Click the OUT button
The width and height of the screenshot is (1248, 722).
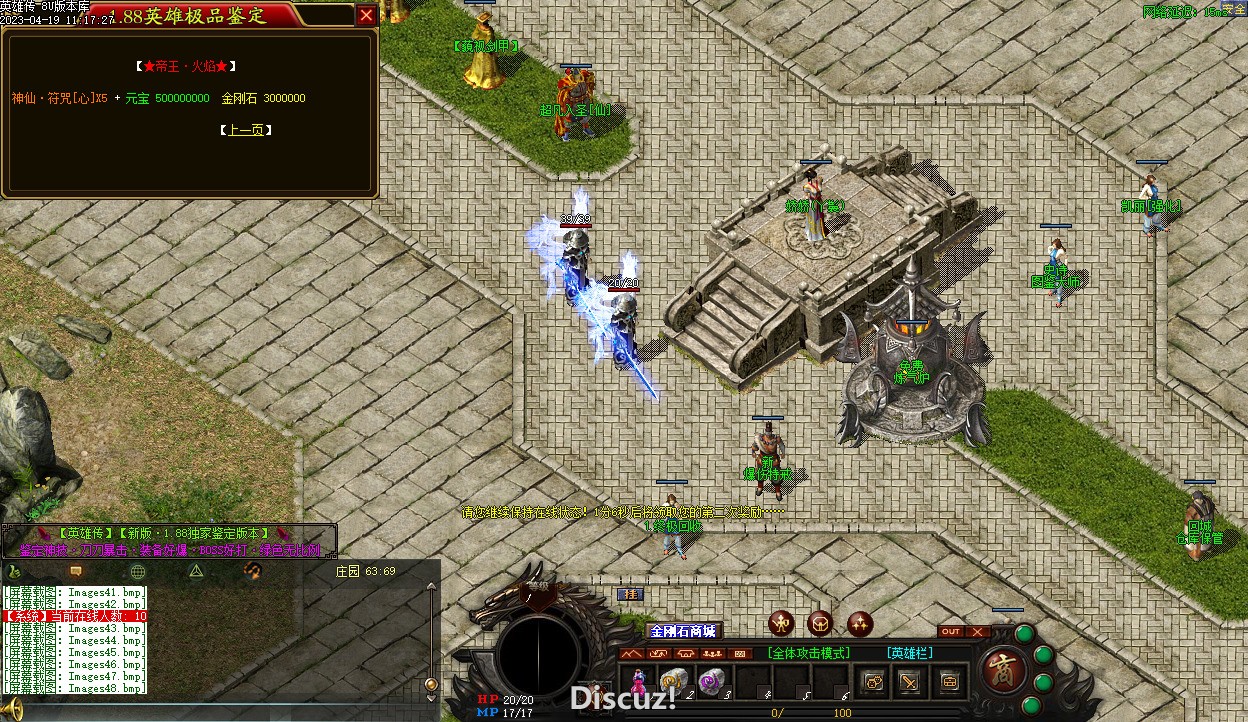pyautogui.click(x=951, y=631)
